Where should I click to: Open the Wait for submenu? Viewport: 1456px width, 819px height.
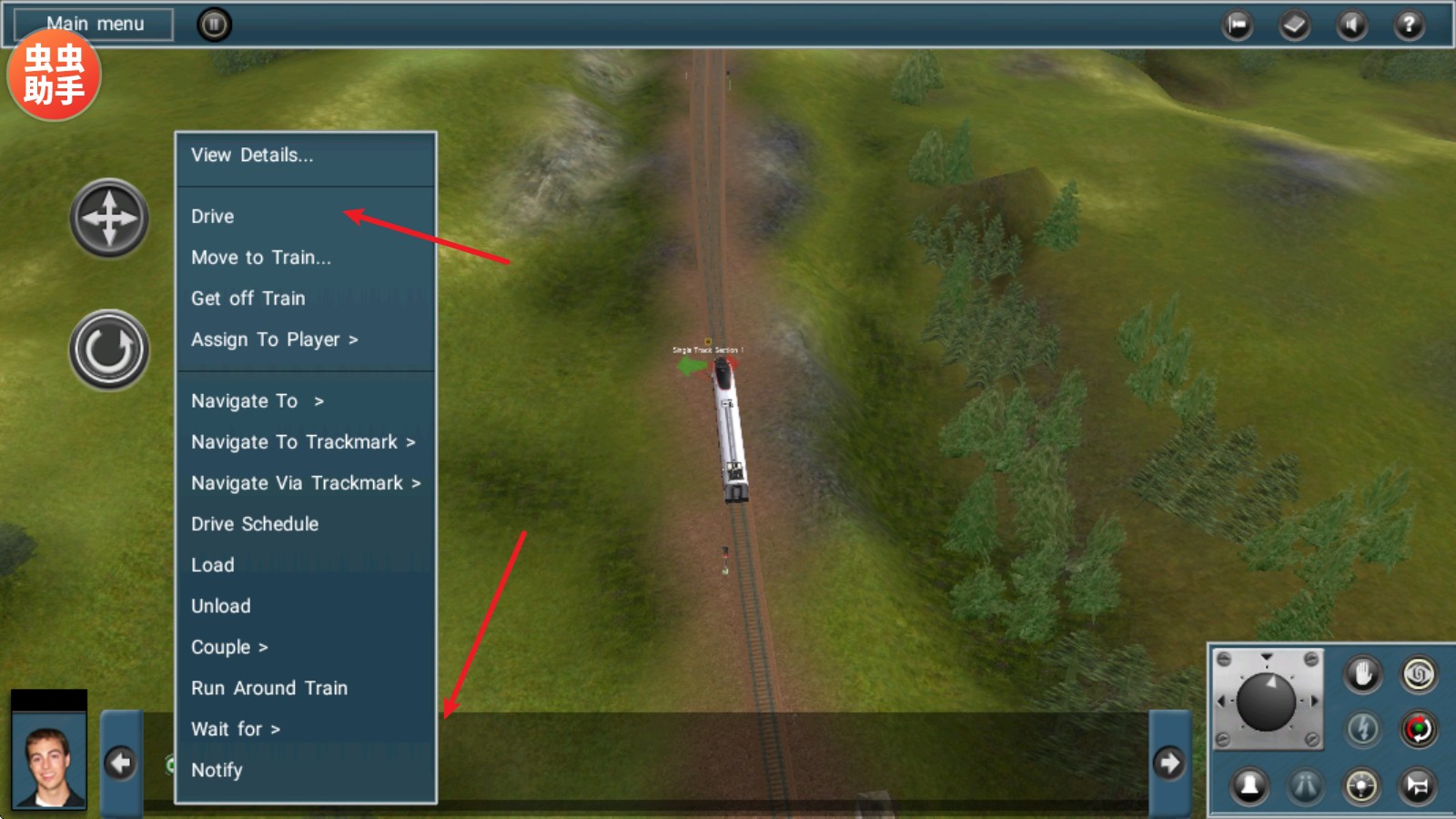[235, 729]
